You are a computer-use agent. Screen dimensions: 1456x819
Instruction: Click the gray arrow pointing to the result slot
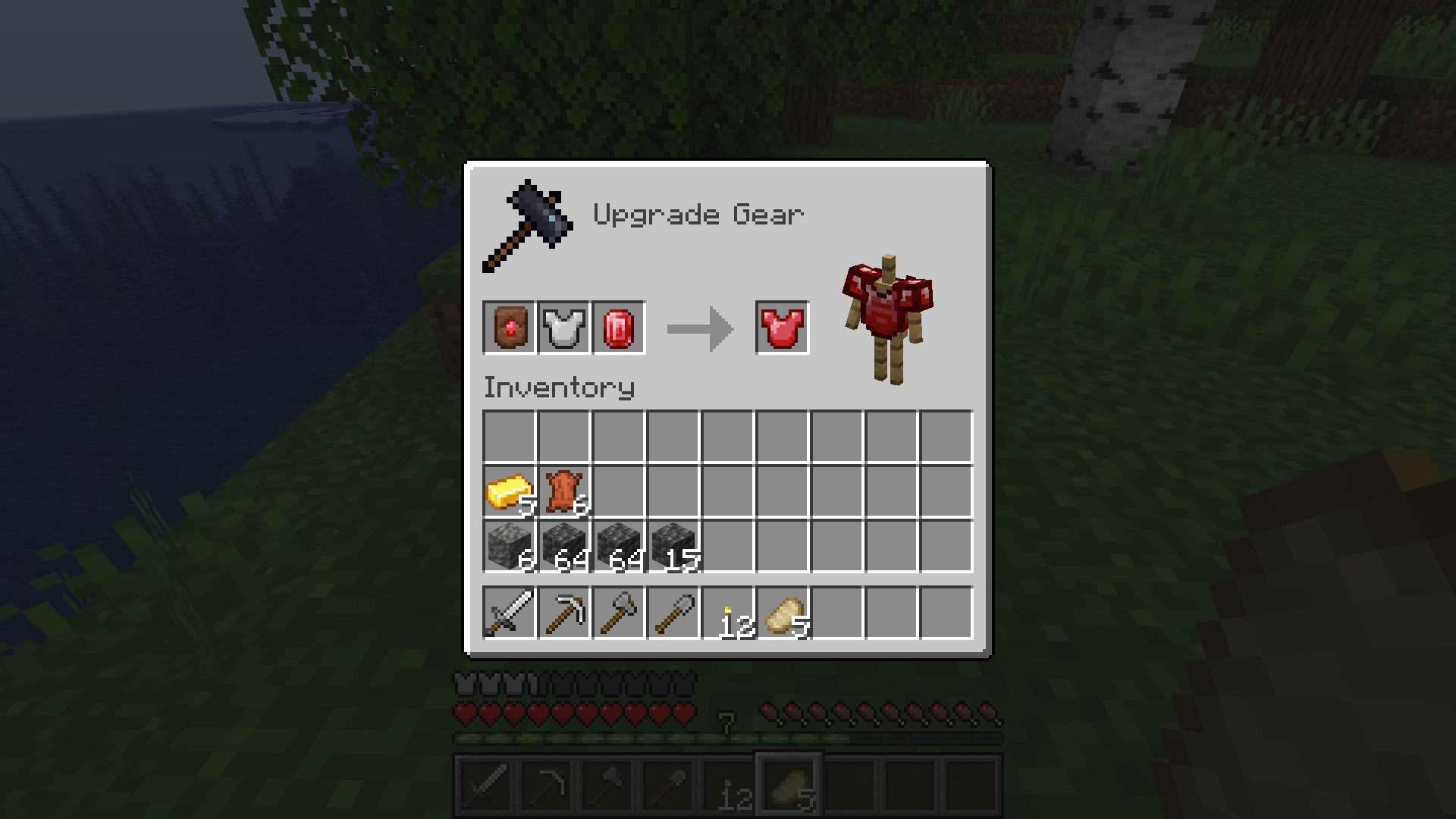[699, 327]
